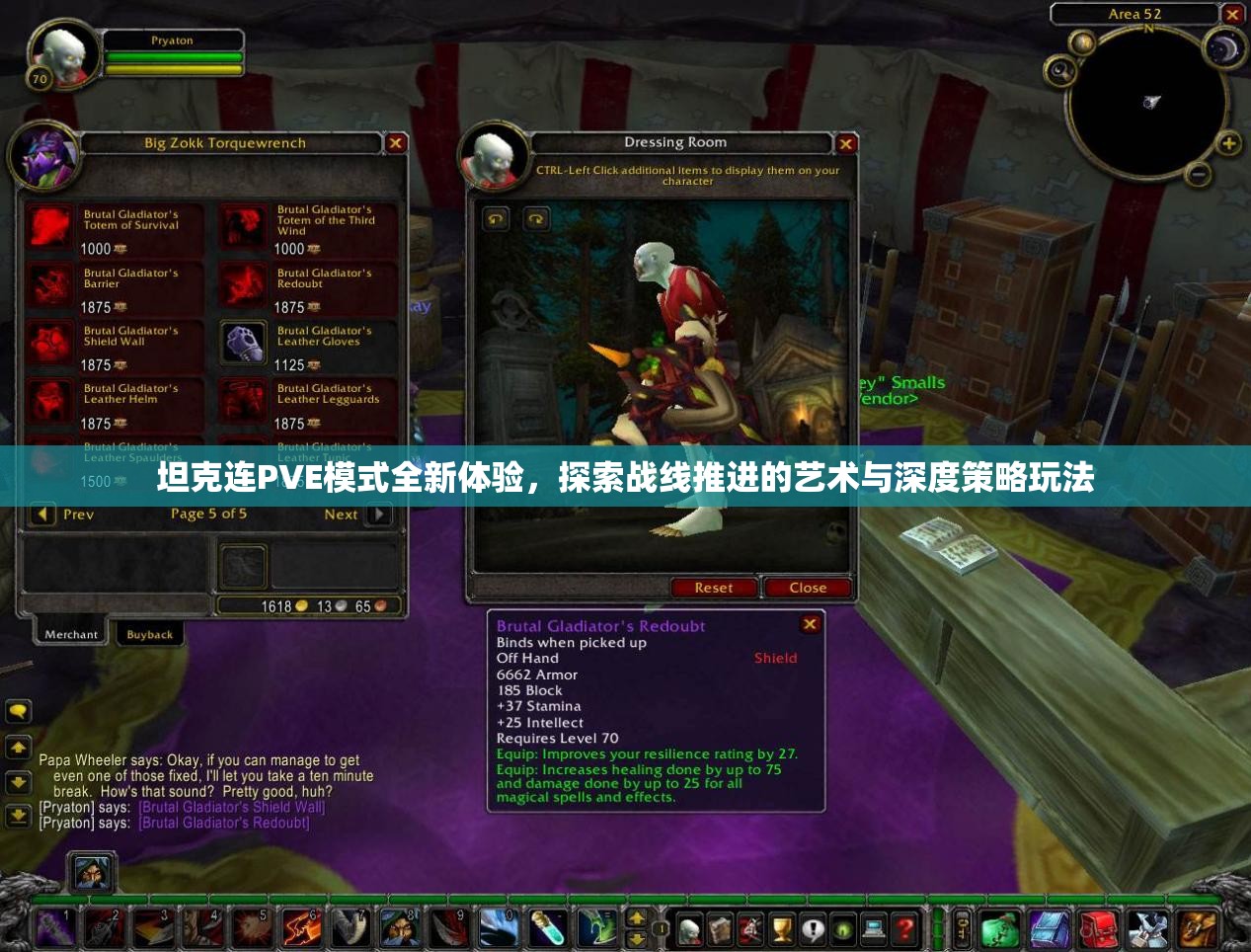
Task: Select the Pryaton player portrait
Action: tap(65, 52)
